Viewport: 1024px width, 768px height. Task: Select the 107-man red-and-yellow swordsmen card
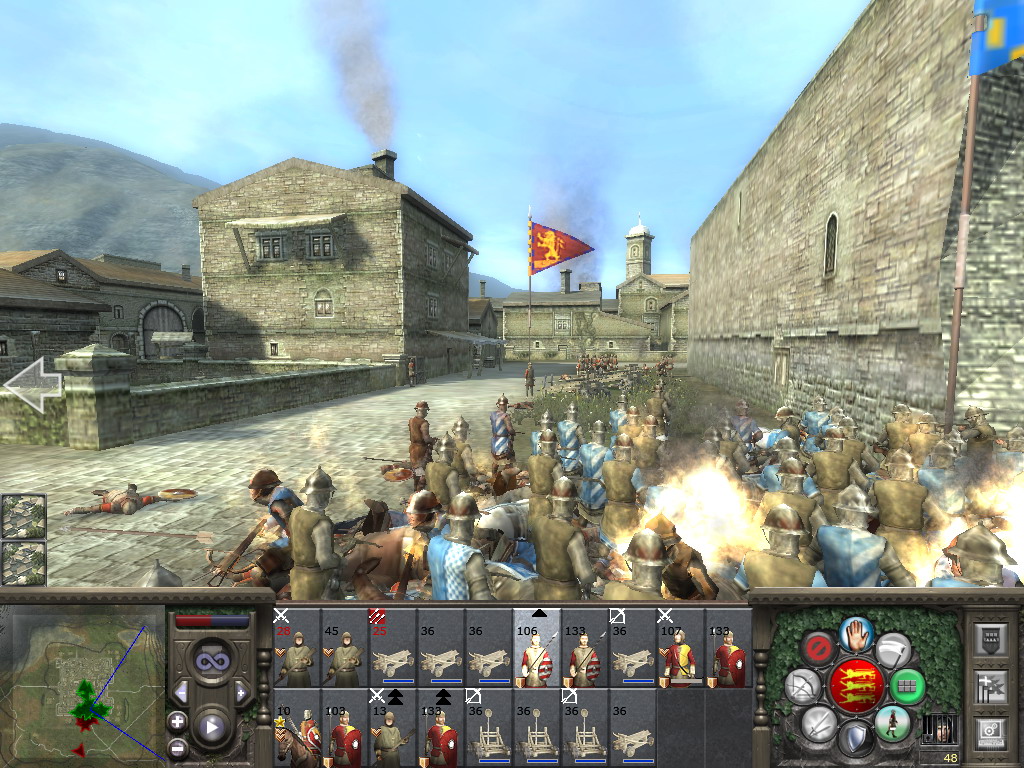pos(680,651)
